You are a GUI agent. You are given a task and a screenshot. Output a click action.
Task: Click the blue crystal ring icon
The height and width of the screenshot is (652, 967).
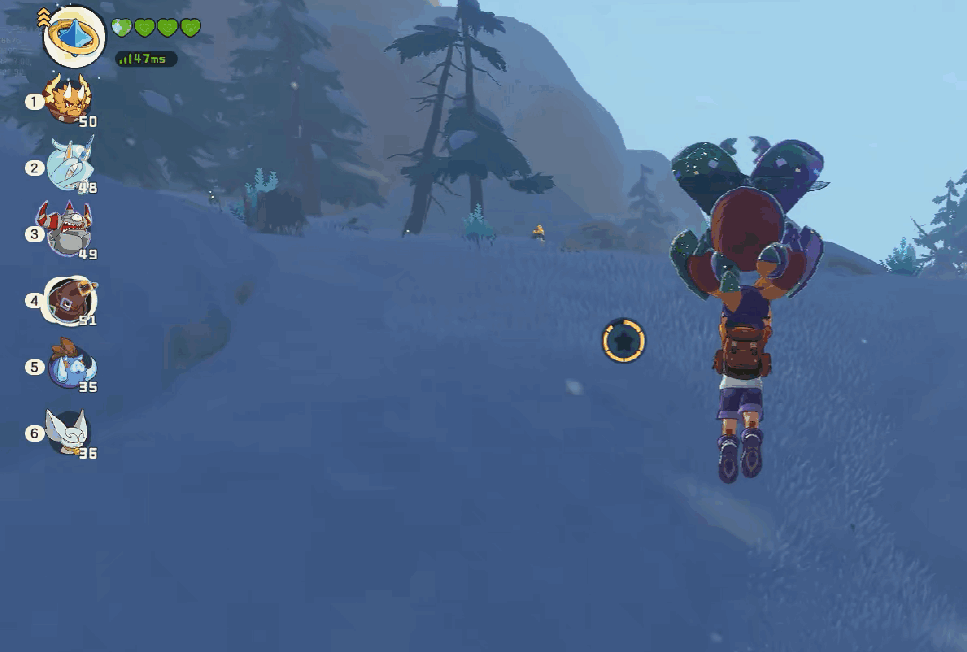click(x=74, y=35)
